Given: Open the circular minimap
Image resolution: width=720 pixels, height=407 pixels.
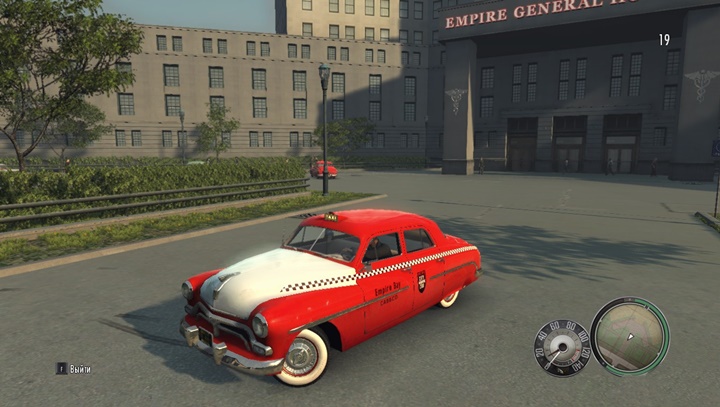Looking at the screenshot, I should [x=629, y=336].
